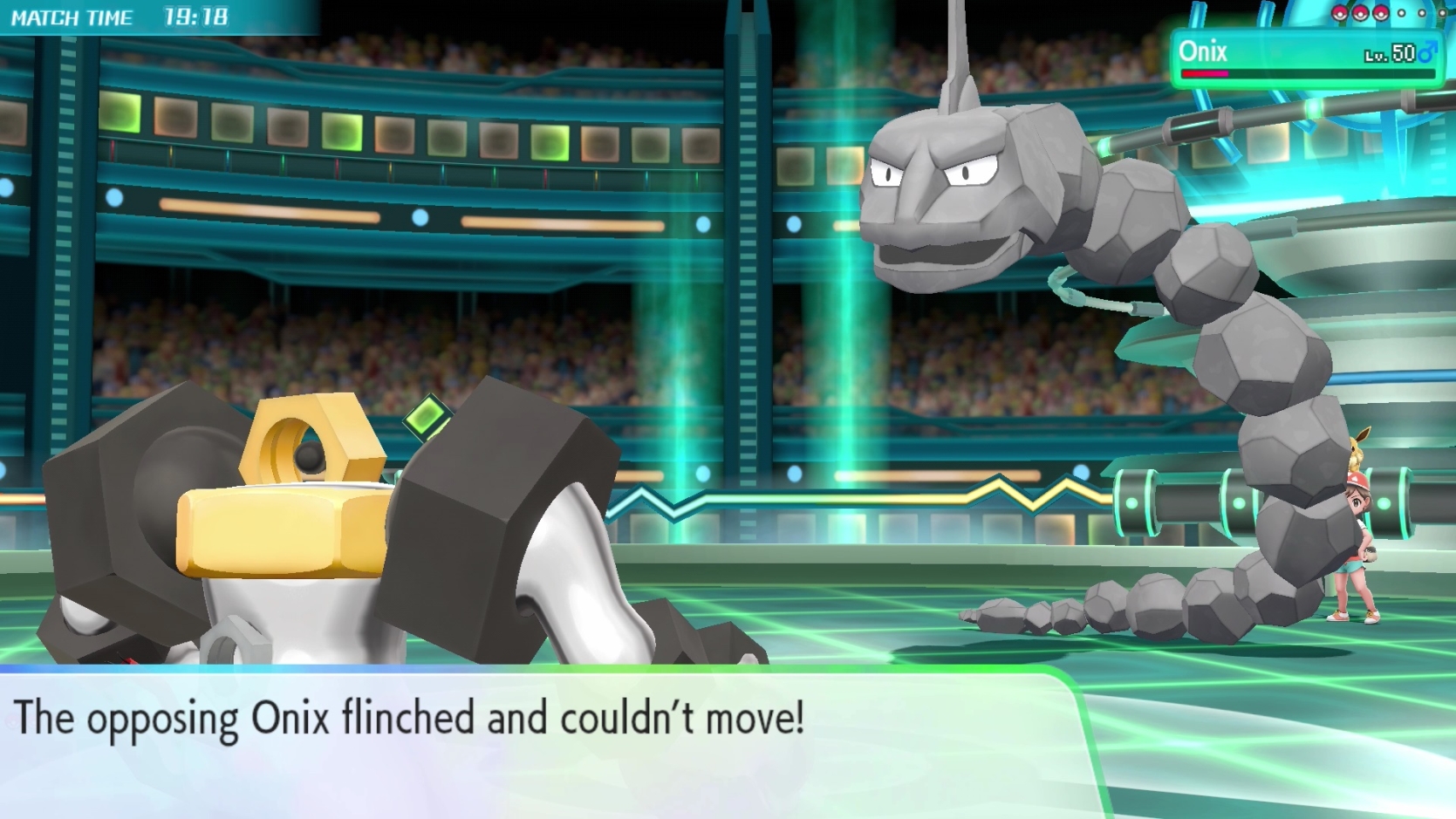Click Onix's red HP bar
Screen dimensions: 1456x819
coord(1204,74)
